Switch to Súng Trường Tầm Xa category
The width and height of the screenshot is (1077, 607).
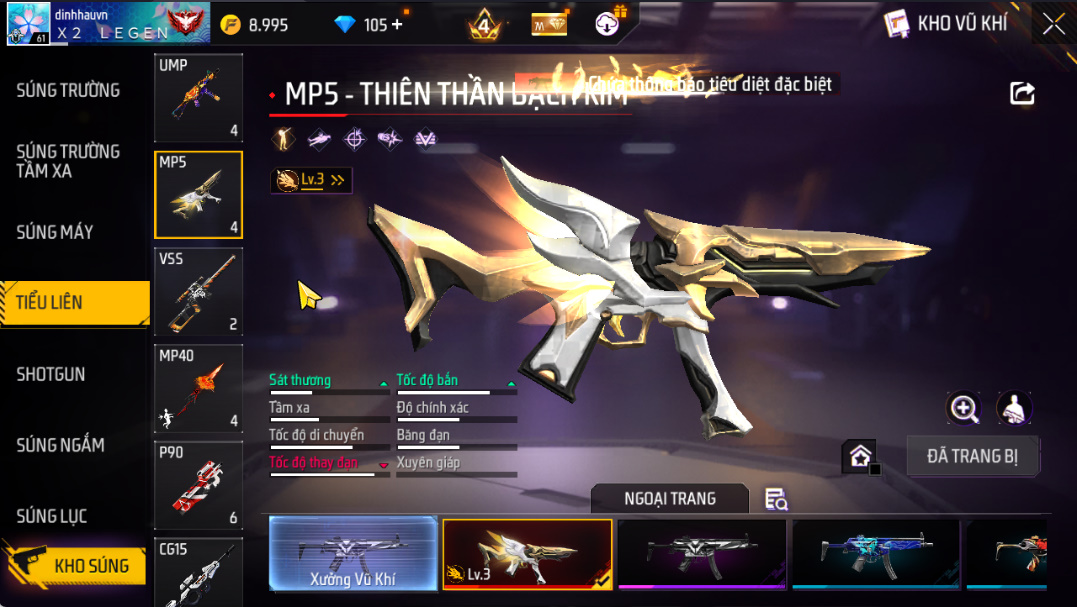click(68, 161)
